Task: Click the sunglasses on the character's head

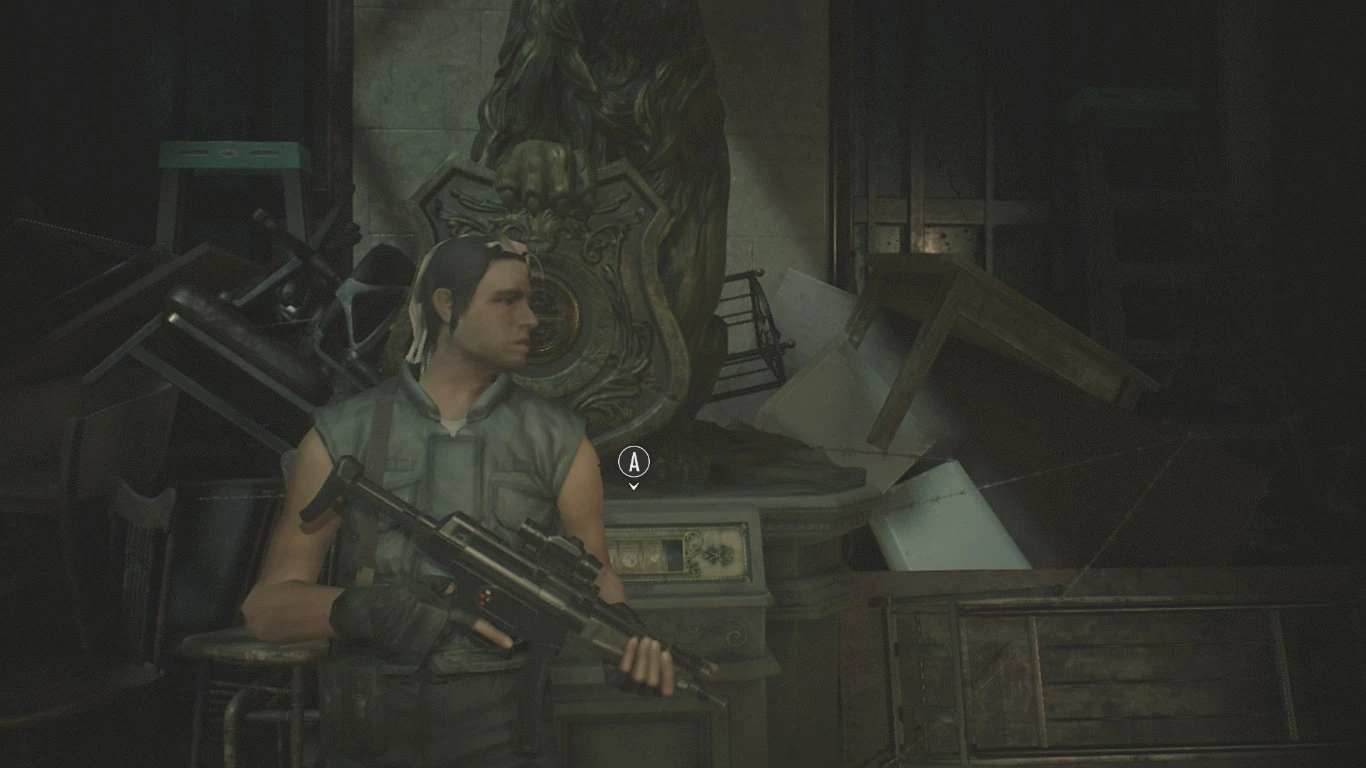Action: pos(505,248)
